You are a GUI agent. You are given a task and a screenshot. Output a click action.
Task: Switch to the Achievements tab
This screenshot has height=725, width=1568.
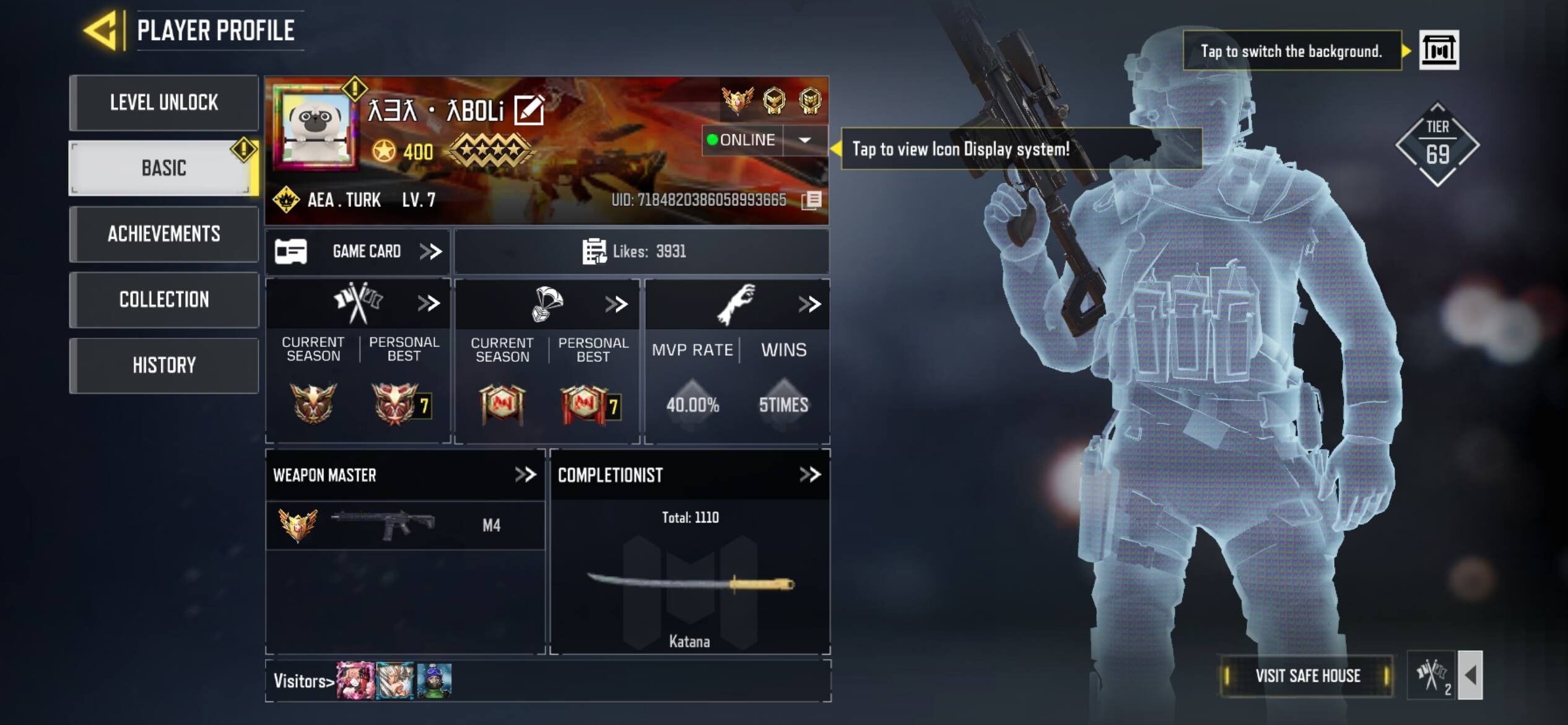[164, 234]
